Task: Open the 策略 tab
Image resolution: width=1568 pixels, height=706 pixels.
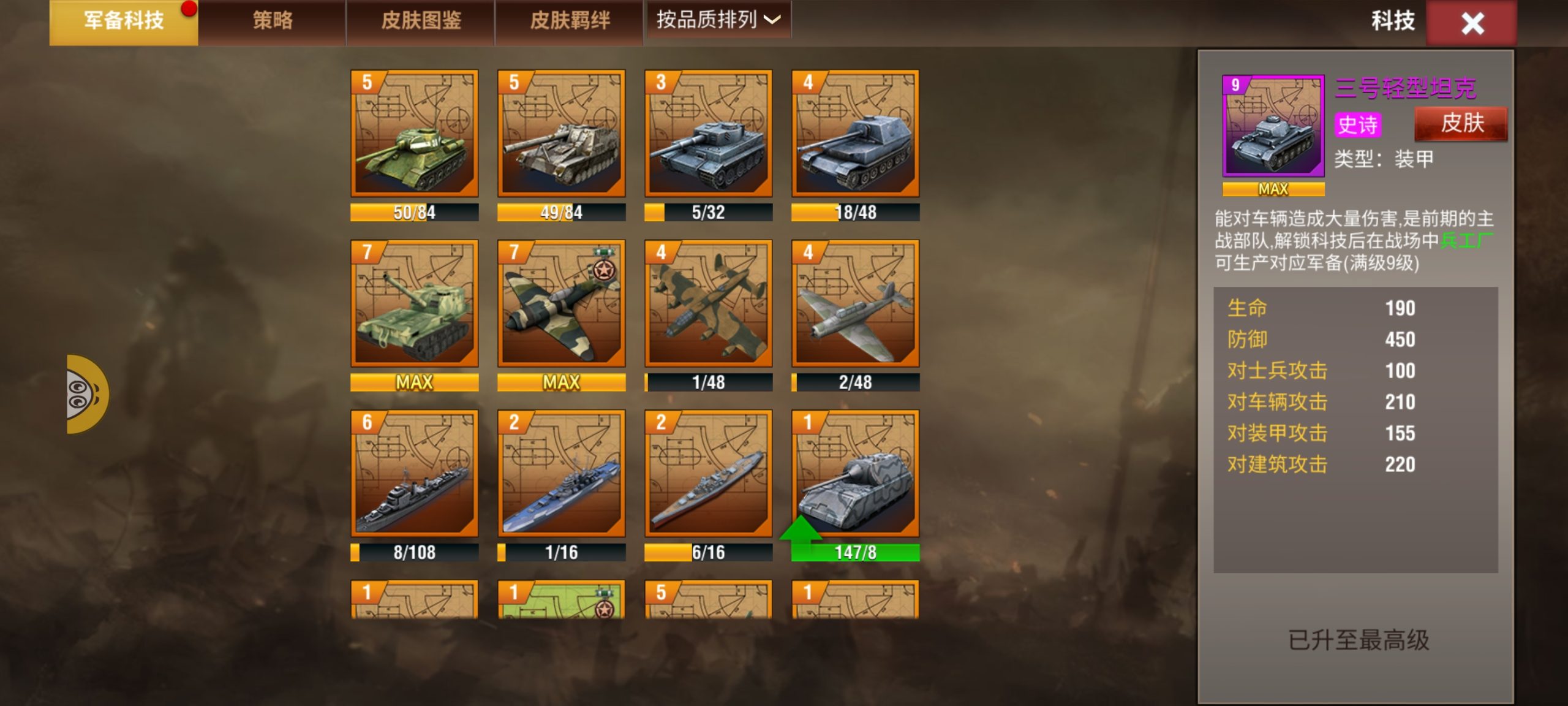Action: coord(273,21)
